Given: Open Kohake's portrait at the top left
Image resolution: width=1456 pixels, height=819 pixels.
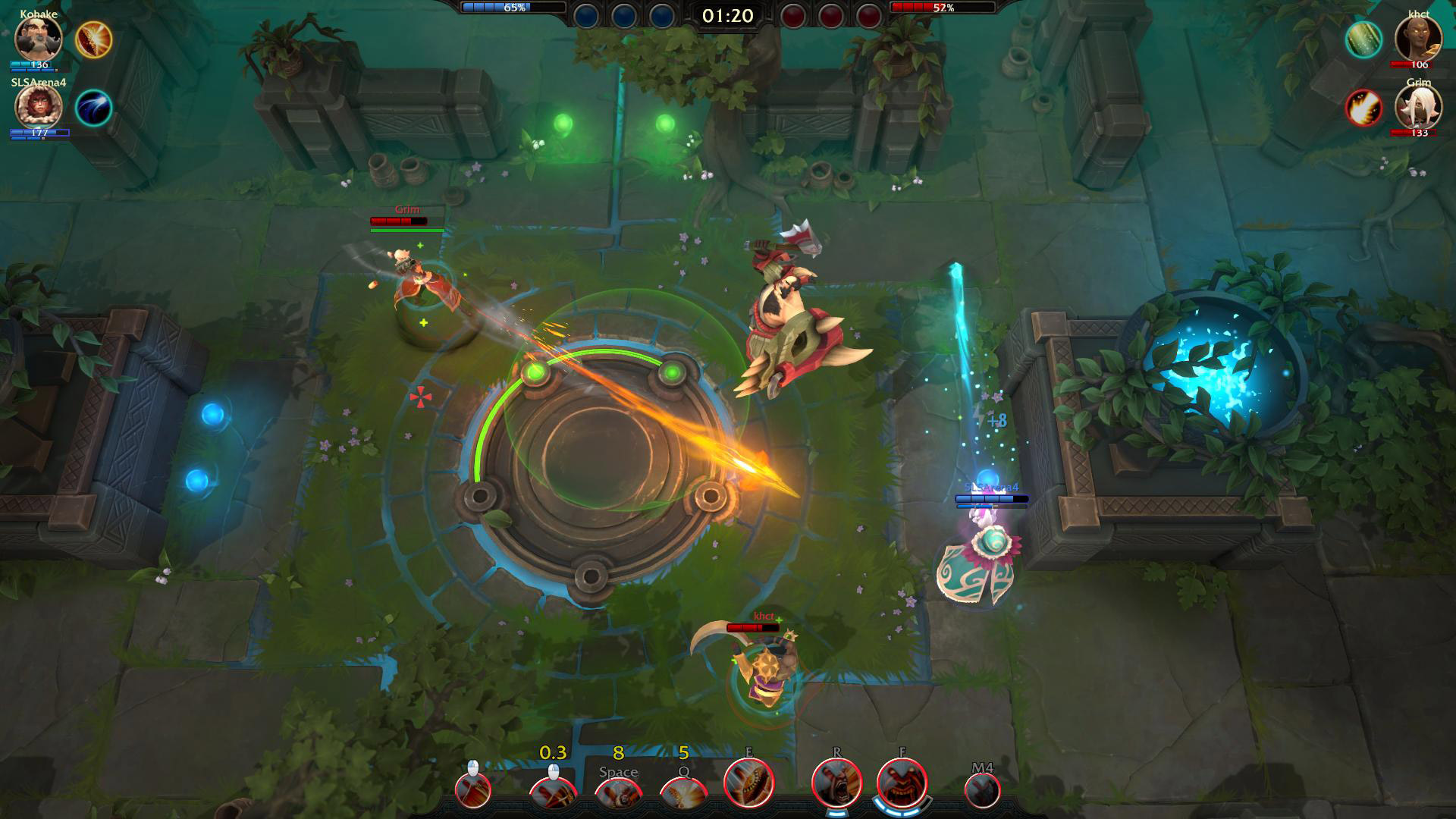Looking at the screenshot, I should (x=36, y=36).
